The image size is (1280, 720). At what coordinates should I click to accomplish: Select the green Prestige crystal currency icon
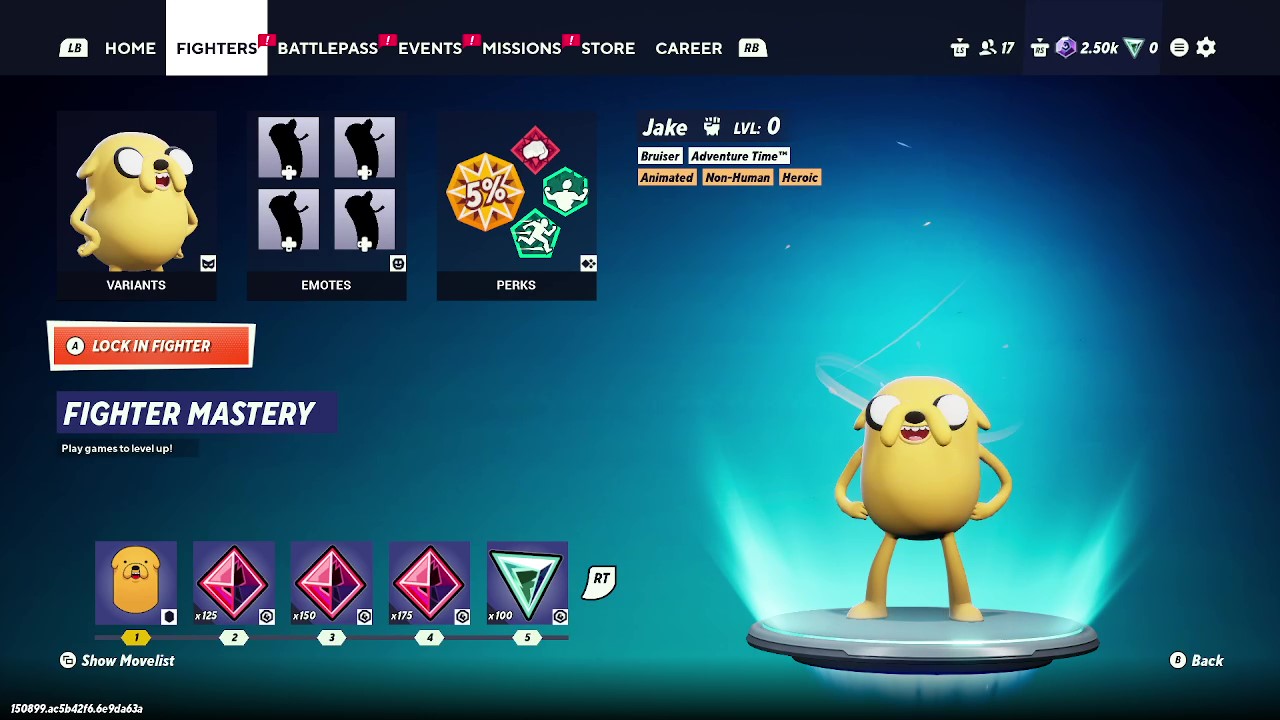pos(1134,47)
